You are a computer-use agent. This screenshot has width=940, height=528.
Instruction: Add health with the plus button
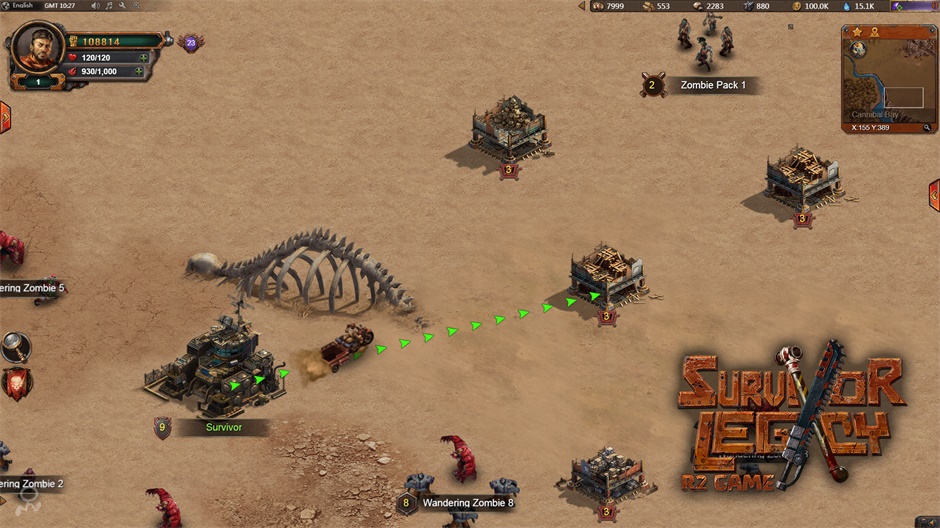click(143, 58)
